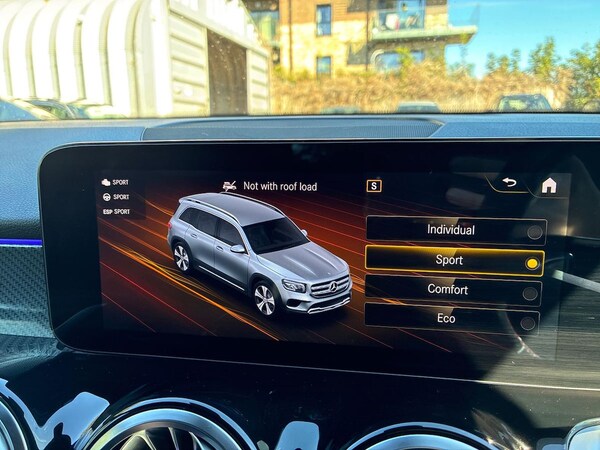This screenshot has height=450, width=600.
Task: Choose the Sport drive mode
Action: click(x=453, y=261)
